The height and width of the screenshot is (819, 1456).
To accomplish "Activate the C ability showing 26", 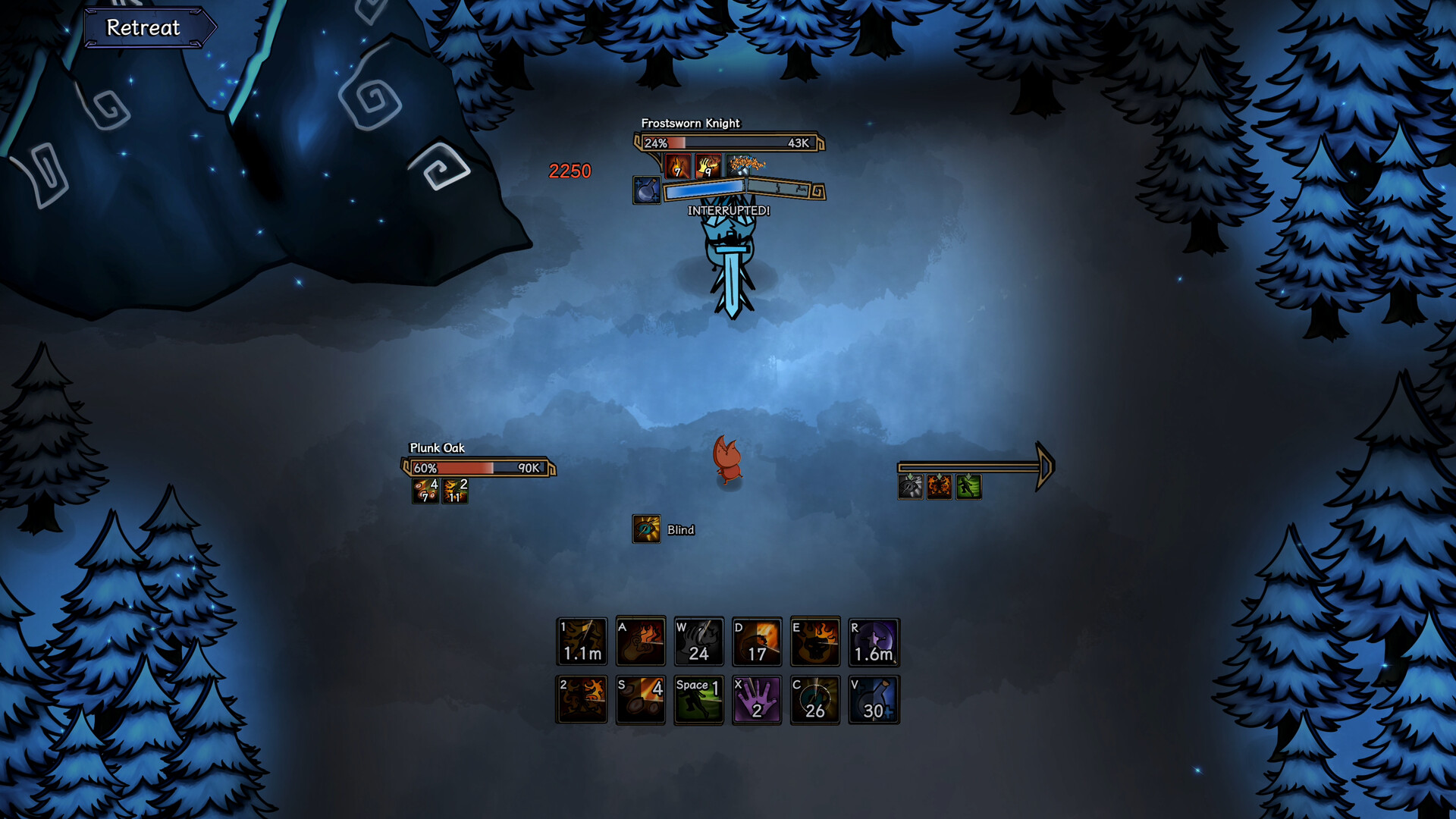I will (x=815, y=698).
